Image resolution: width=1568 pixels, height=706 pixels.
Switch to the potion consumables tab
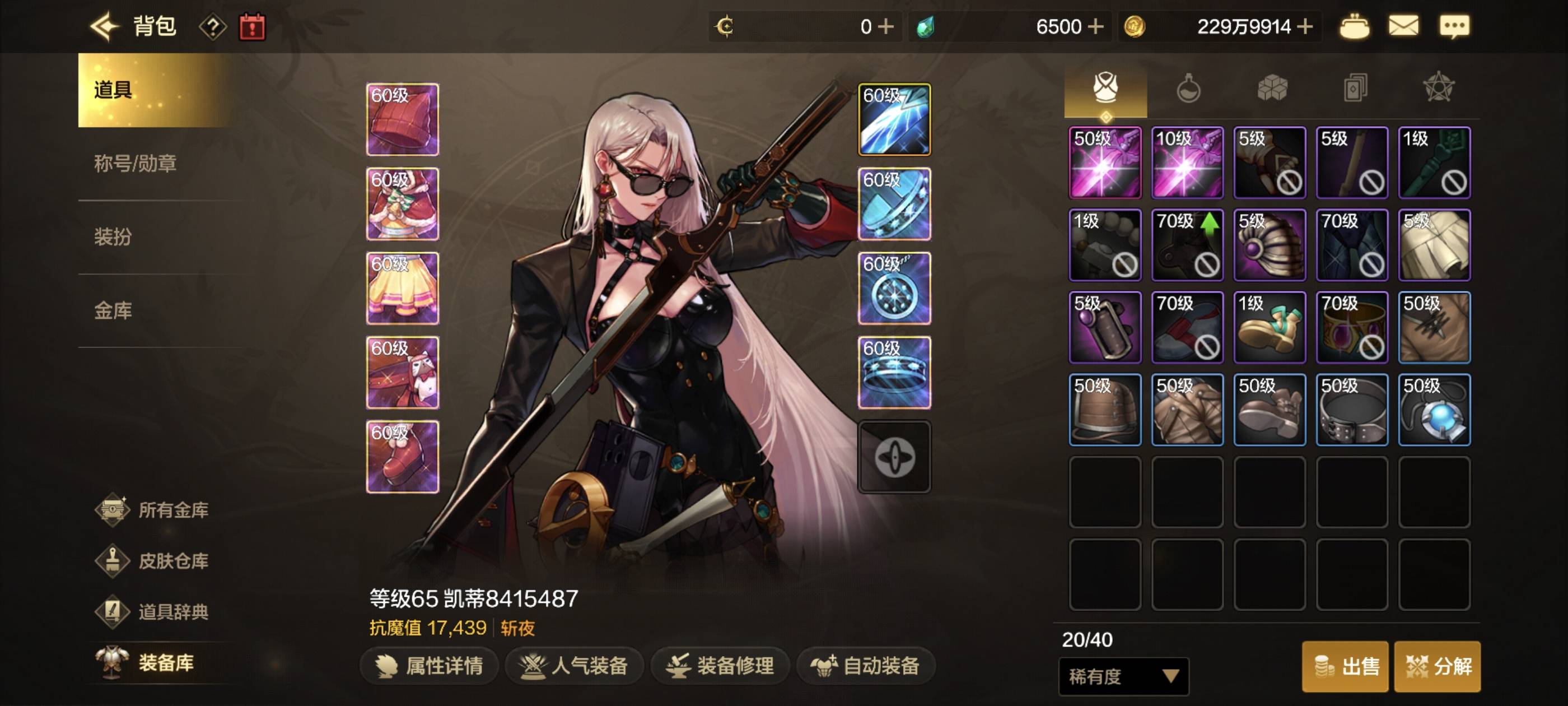pyautogui.click(x=1188, y=89)
